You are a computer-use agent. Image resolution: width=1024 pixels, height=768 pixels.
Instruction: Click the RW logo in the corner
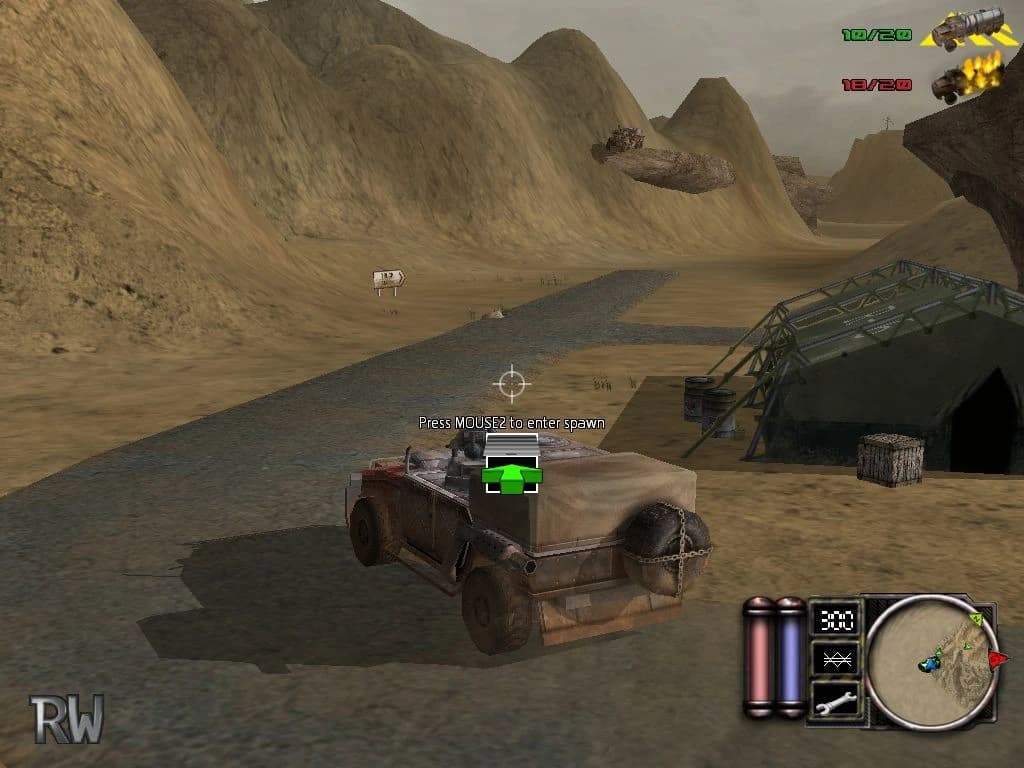coord(66,718)
